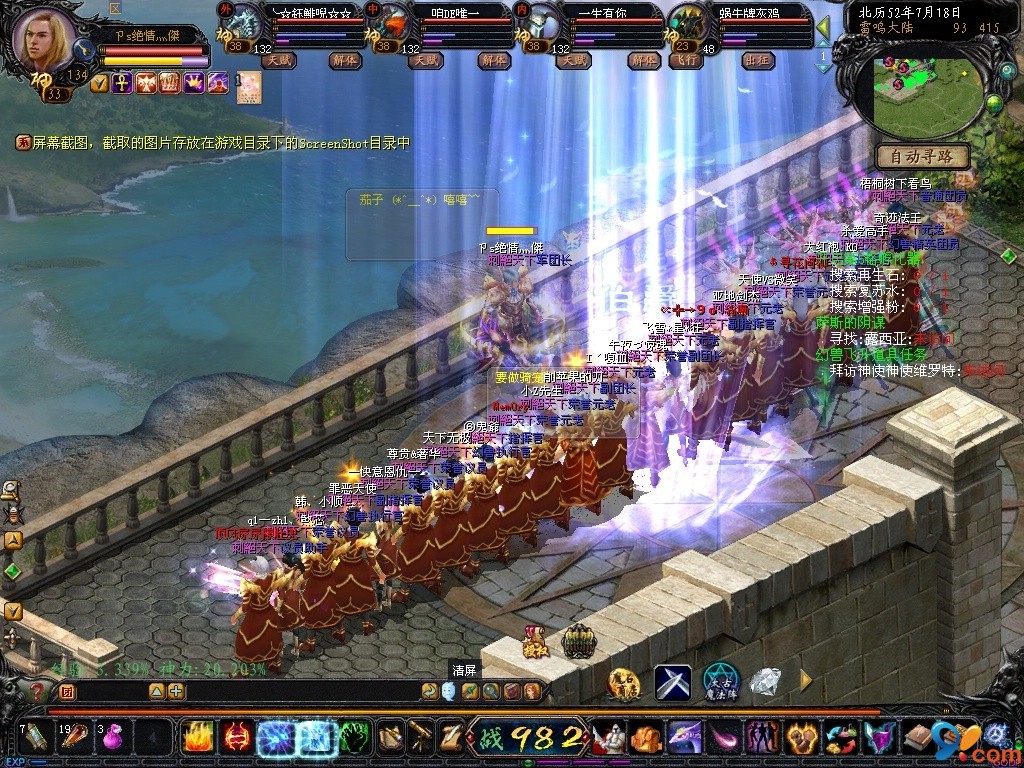
Task: Use the scroll item in the quick slot
Action: pos(34,738)
